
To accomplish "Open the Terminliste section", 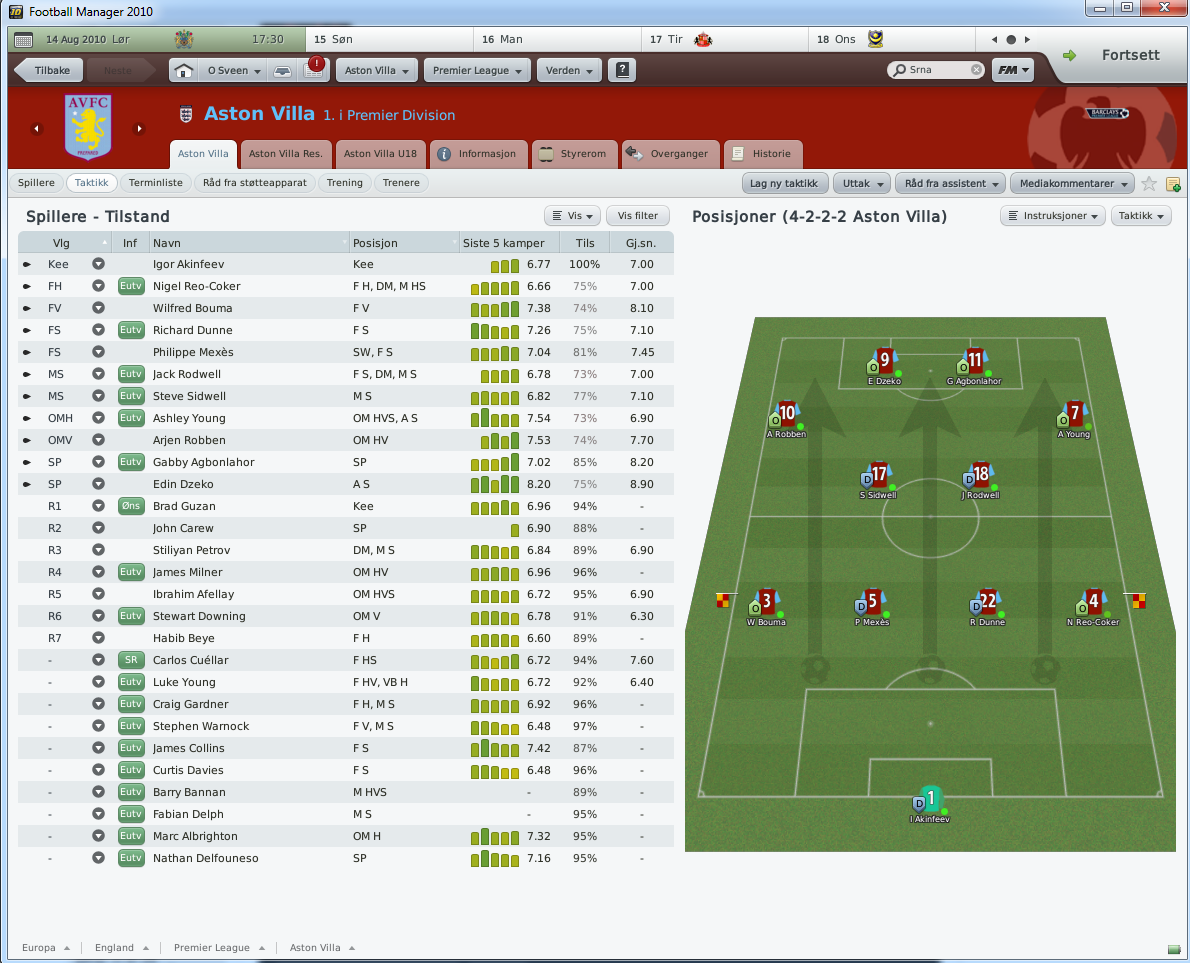I will coord(156,183).
